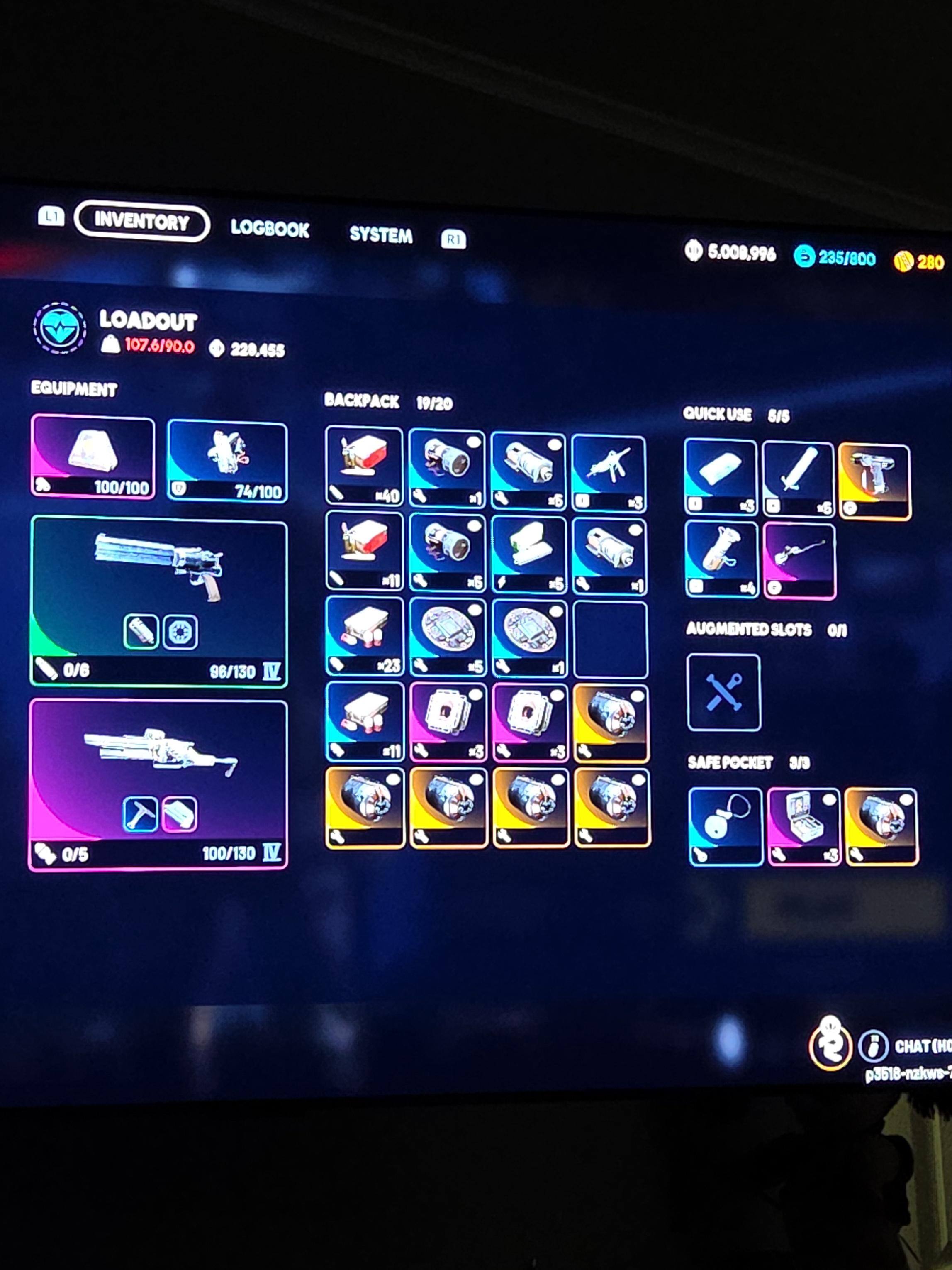
Task: Open the augmented slot with crossed tools
Action: coord(723,692)
